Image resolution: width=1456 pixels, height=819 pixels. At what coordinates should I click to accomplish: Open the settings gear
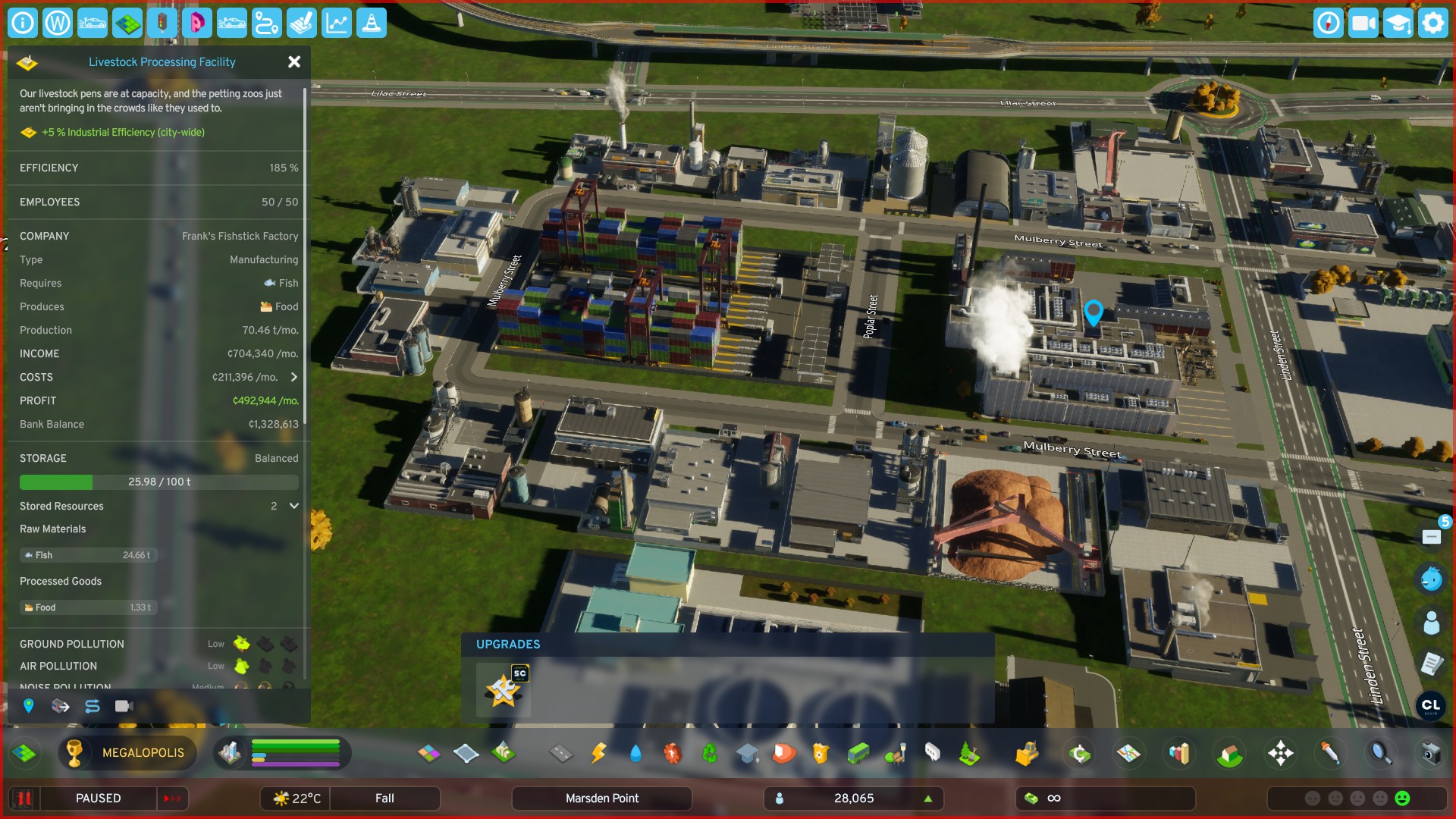1432,24
